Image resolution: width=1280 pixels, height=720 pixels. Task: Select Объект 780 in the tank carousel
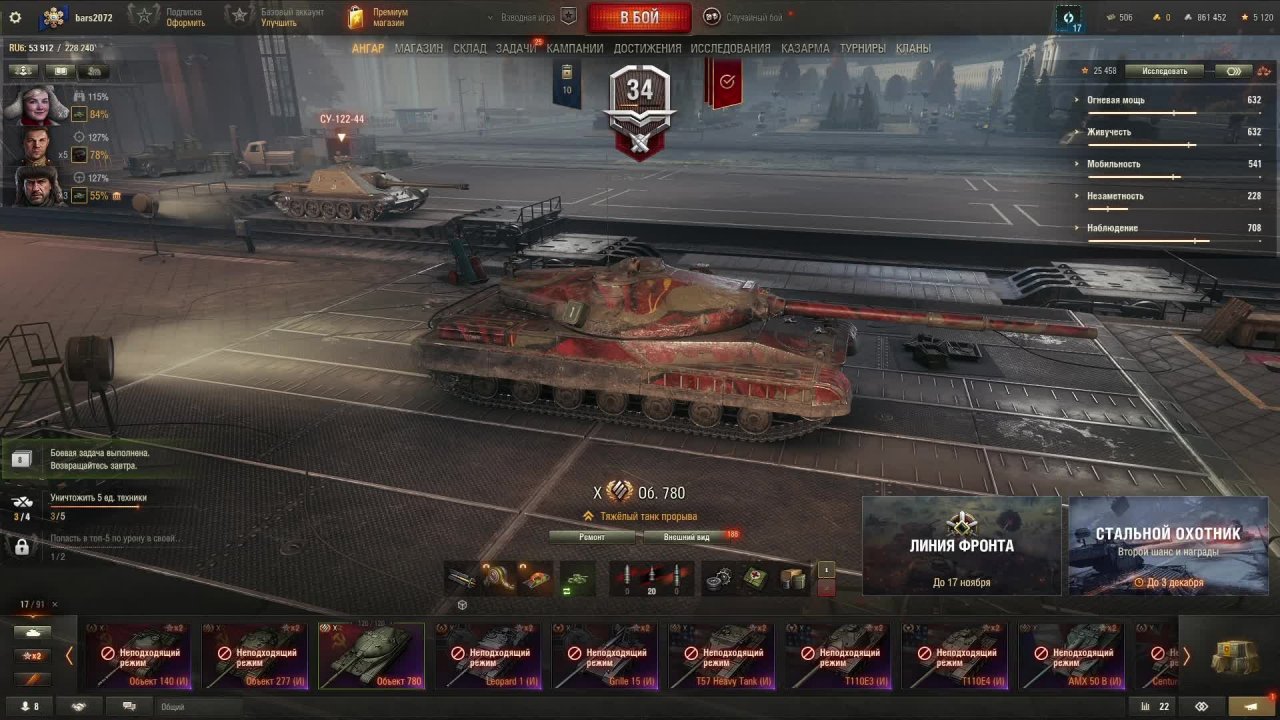click(371, 656)
